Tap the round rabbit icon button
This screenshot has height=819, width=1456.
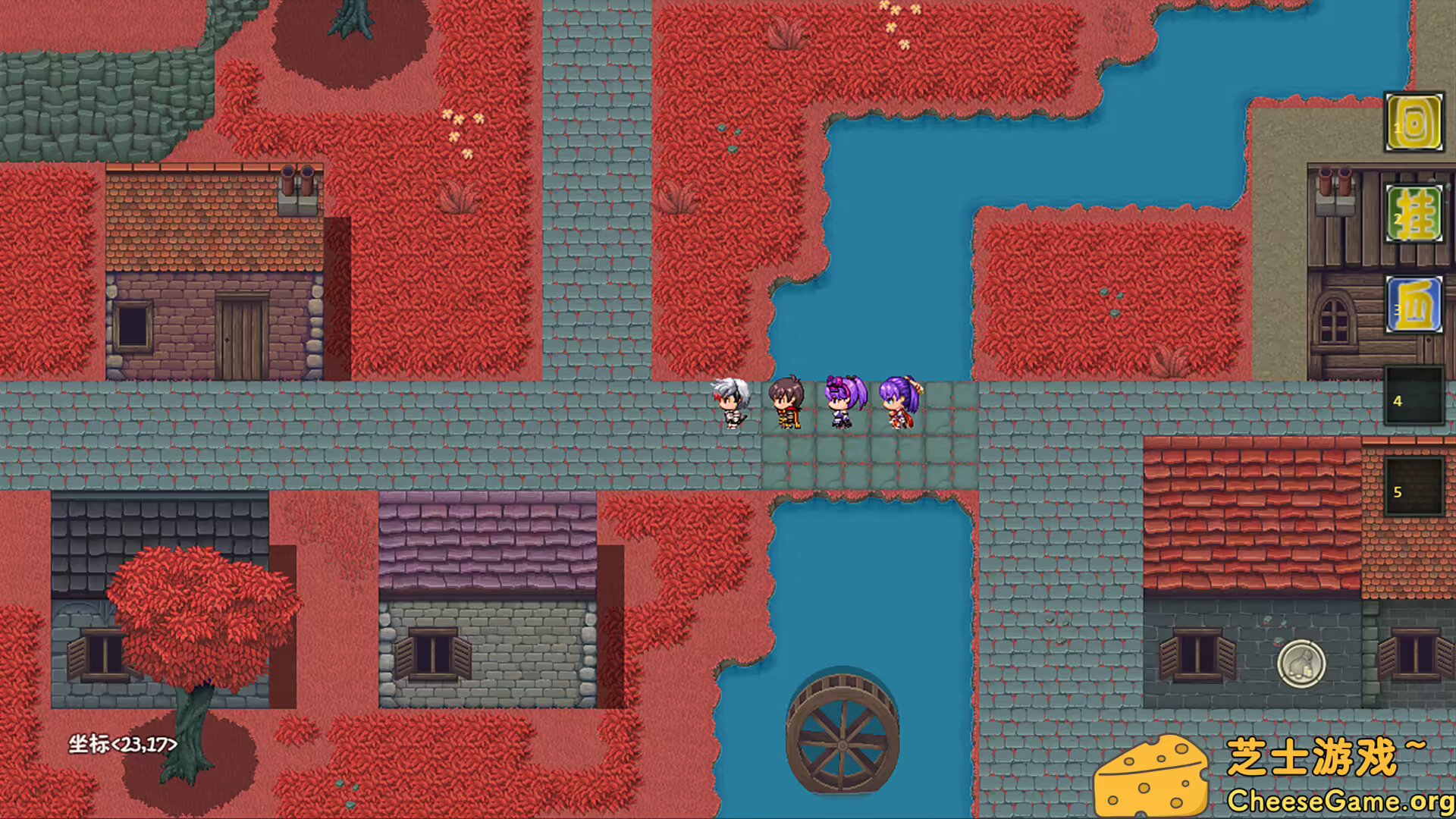pyautogui.click(x=1301, y=664)
